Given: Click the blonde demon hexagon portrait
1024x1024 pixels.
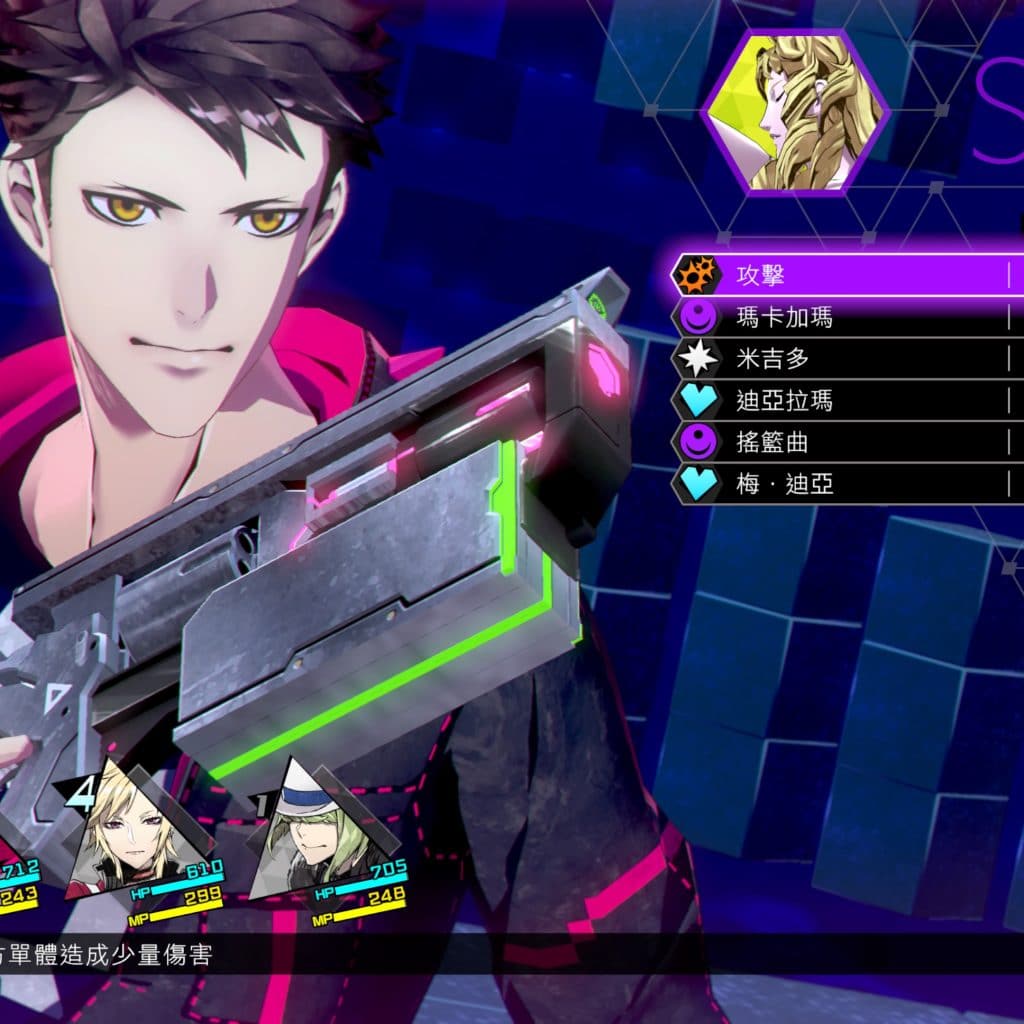Looking at the screenshot, I should pos(796,112).
